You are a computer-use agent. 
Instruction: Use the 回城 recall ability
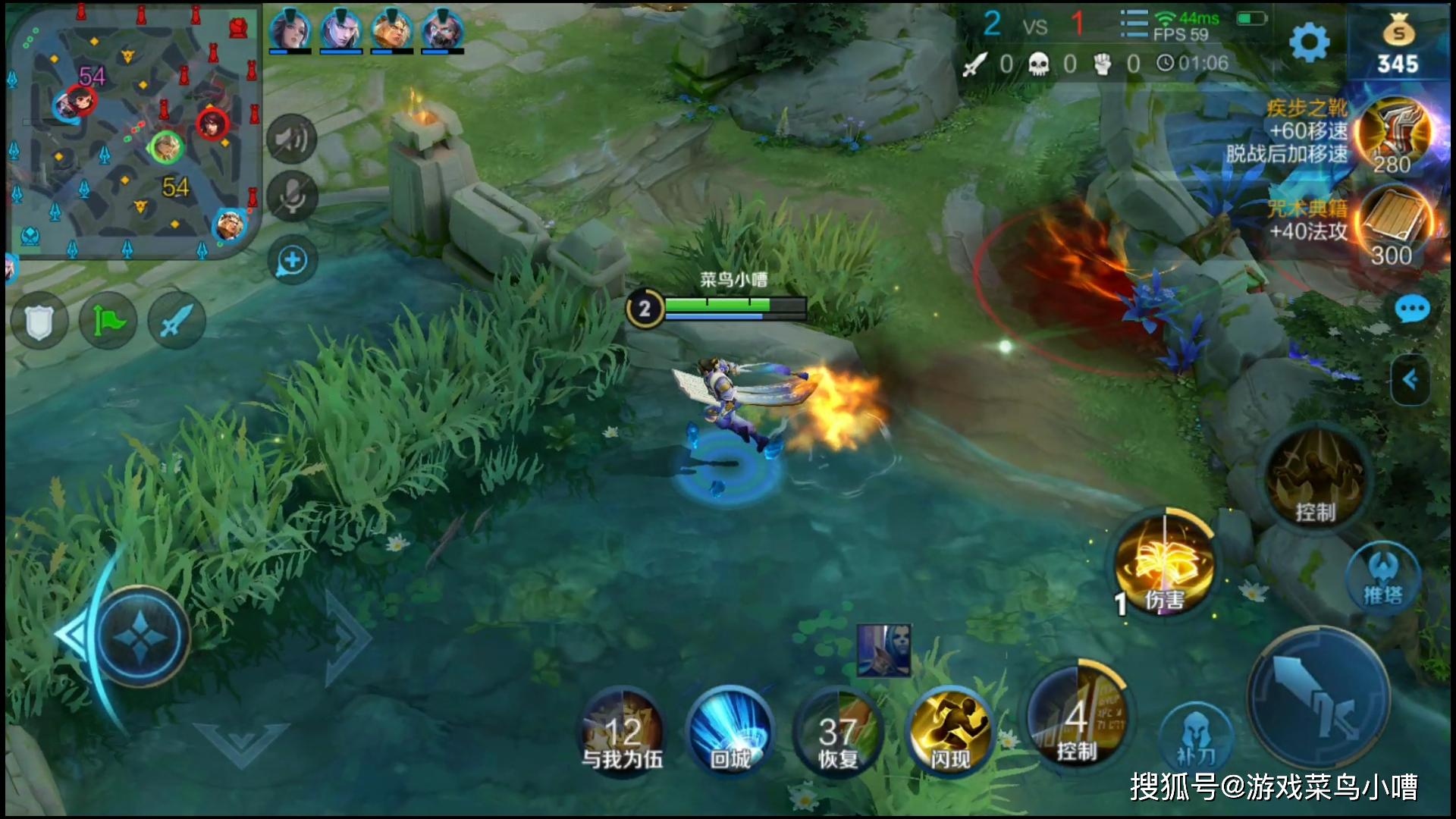(730, 732)
